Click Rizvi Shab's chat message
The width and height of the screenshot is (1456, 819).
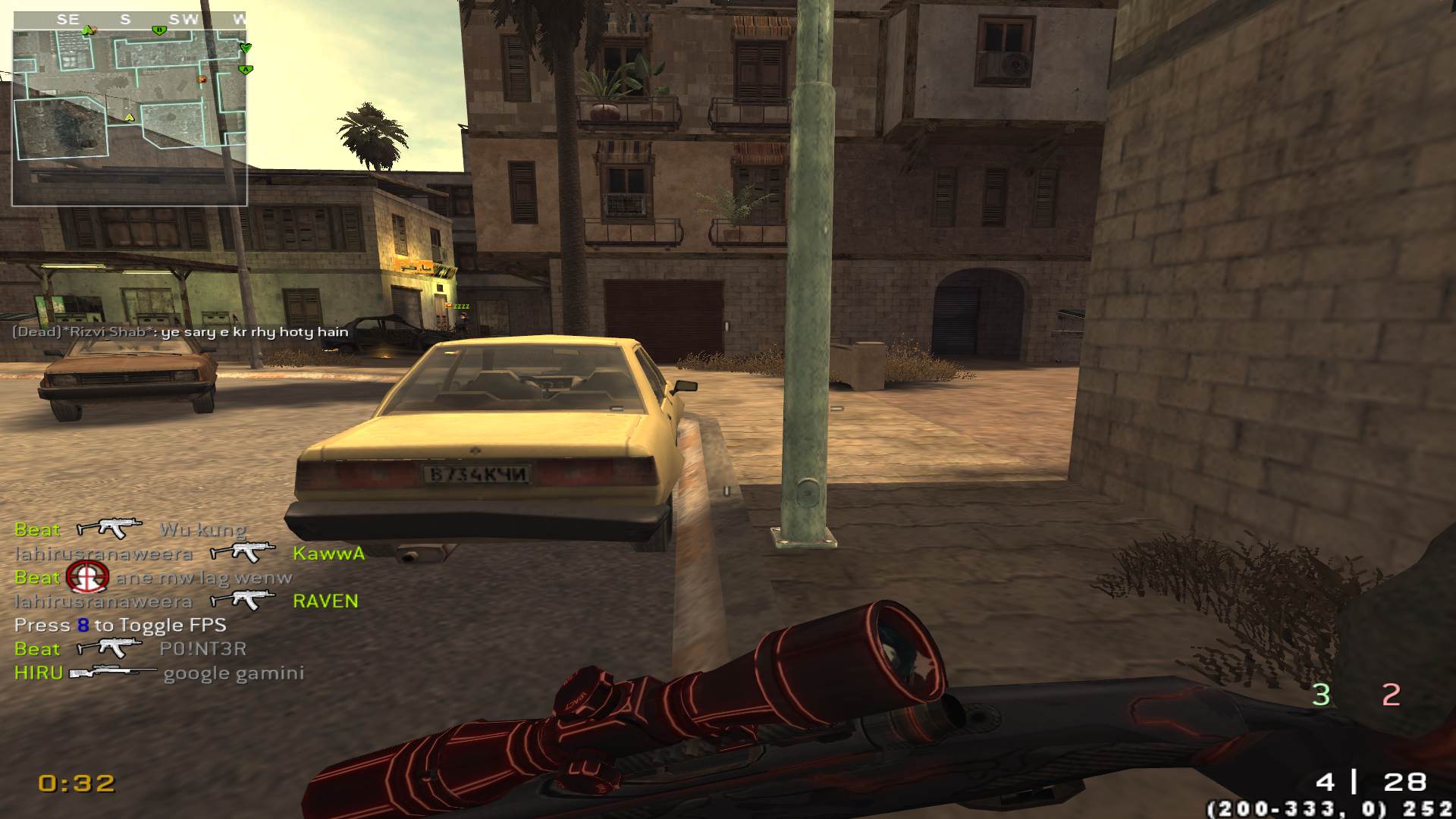coord(180,331)
